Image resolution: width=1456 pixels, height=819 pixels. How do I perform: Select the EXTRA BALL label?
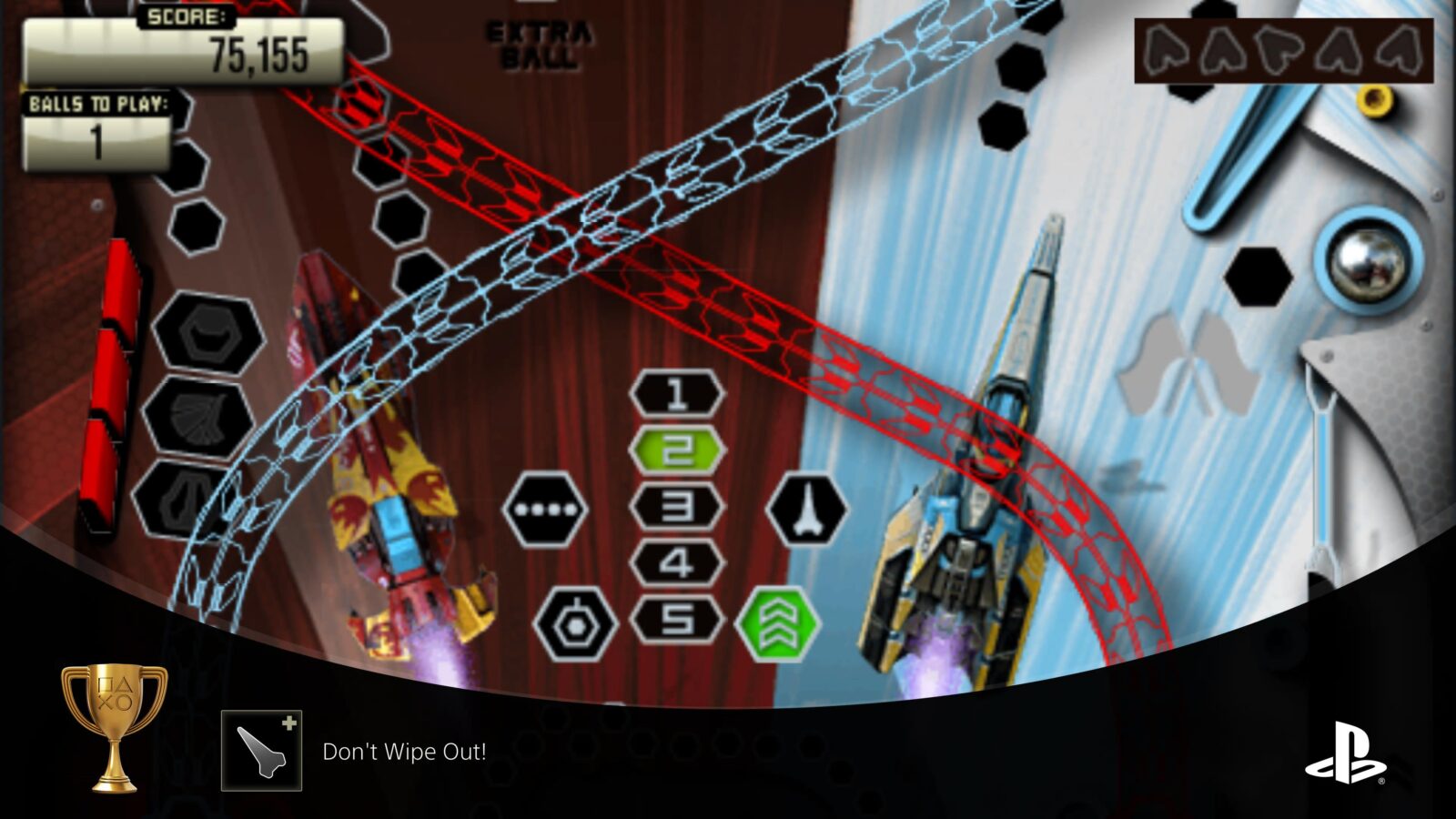(x=538, y=40)
